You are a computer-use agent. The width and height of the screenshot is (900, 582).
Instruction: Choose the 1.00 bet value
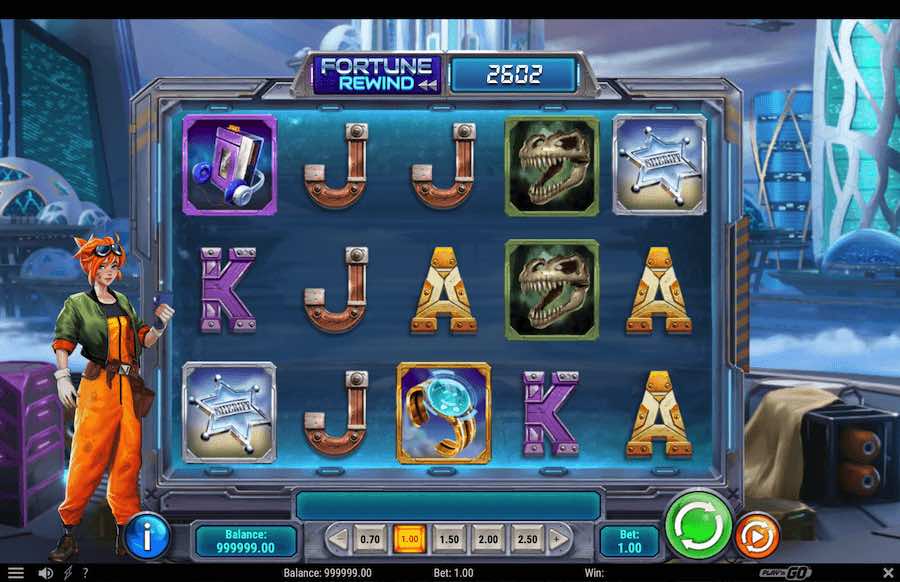(409, 540)
